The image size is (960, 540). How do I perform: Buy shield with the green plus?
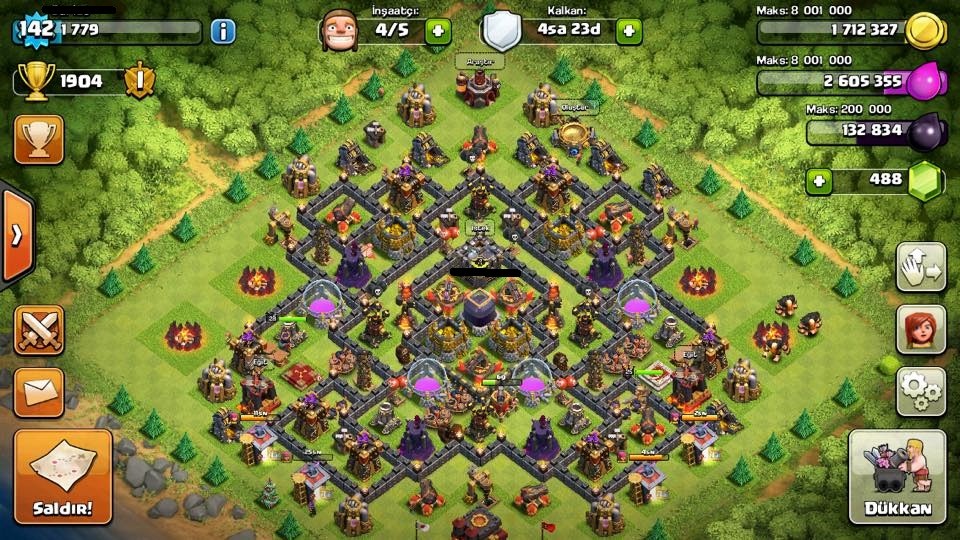point(628,31)
